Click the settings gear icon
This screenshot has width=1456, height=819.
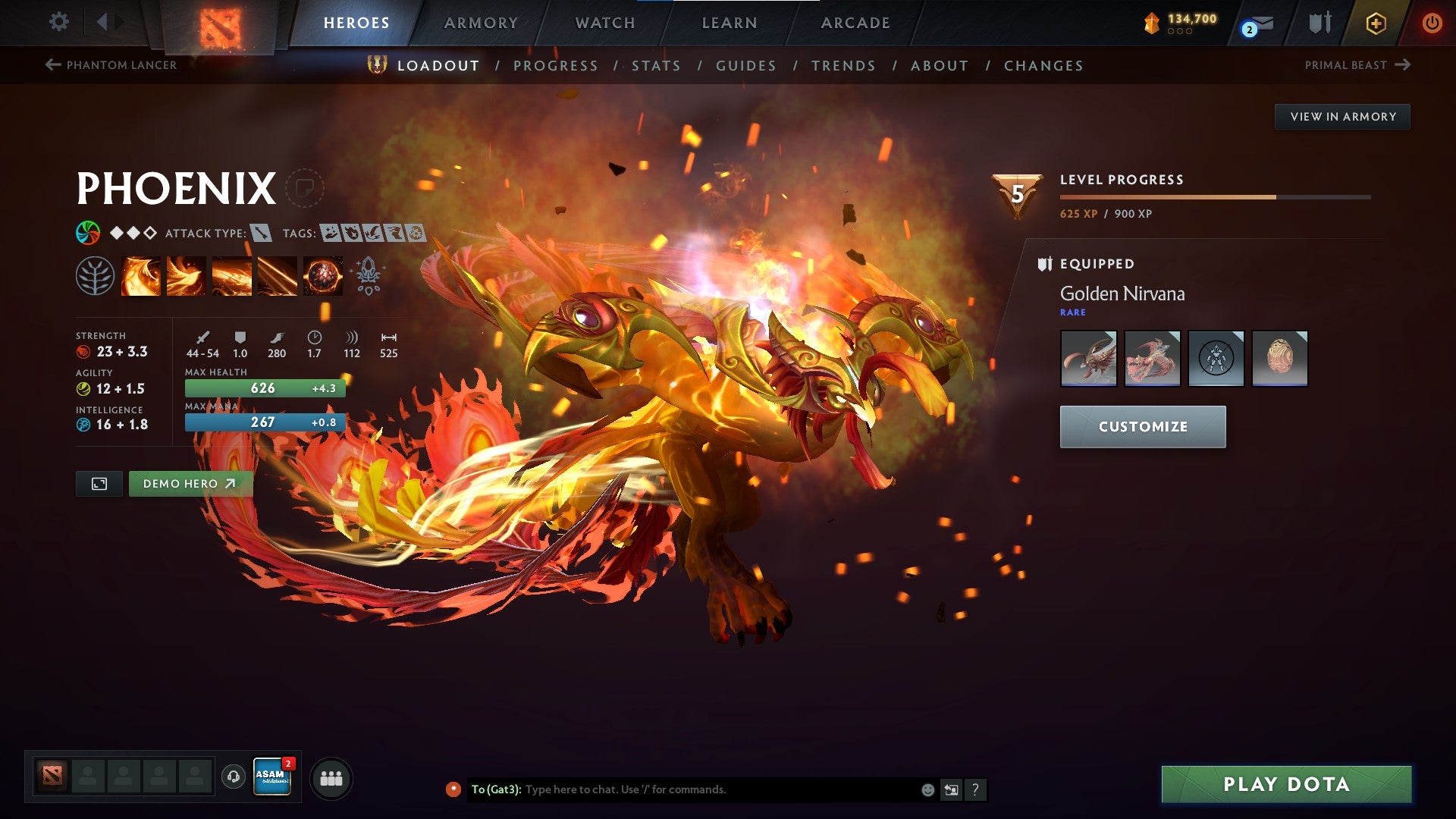pos(58,22)
